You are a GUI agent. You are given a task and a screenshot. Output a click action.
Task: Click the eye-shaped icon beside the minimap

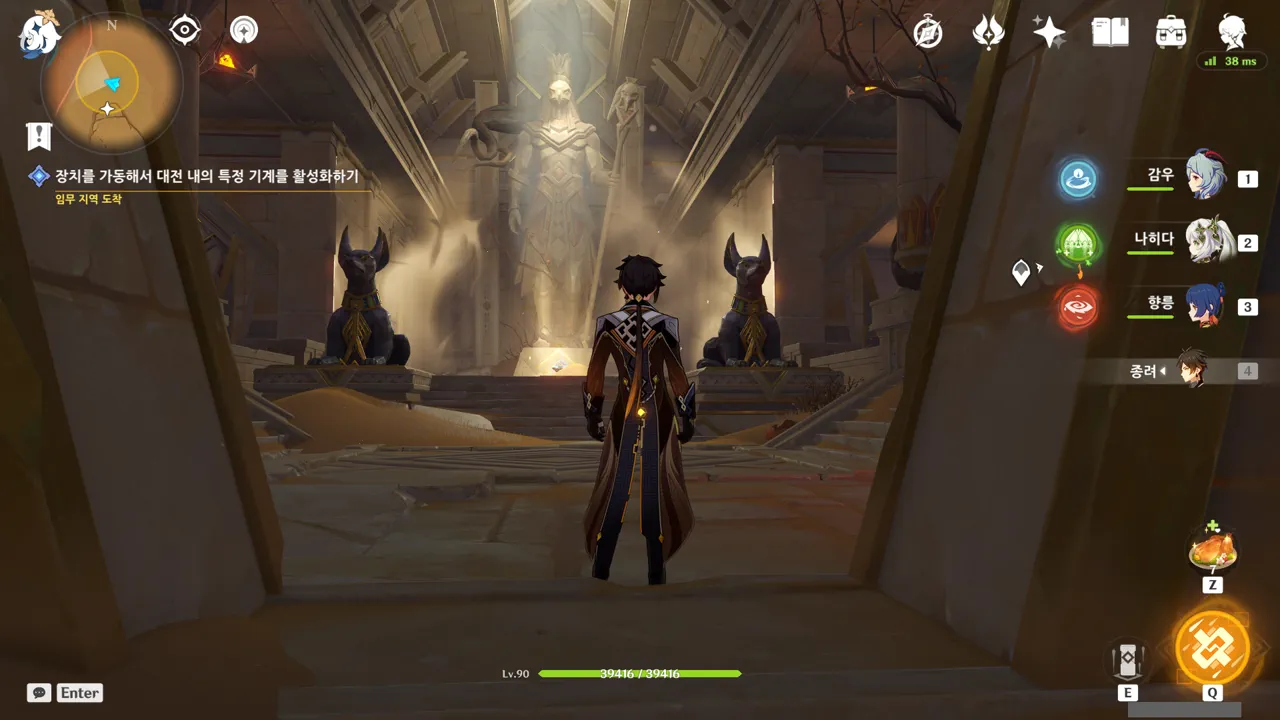tap(185, 31)
